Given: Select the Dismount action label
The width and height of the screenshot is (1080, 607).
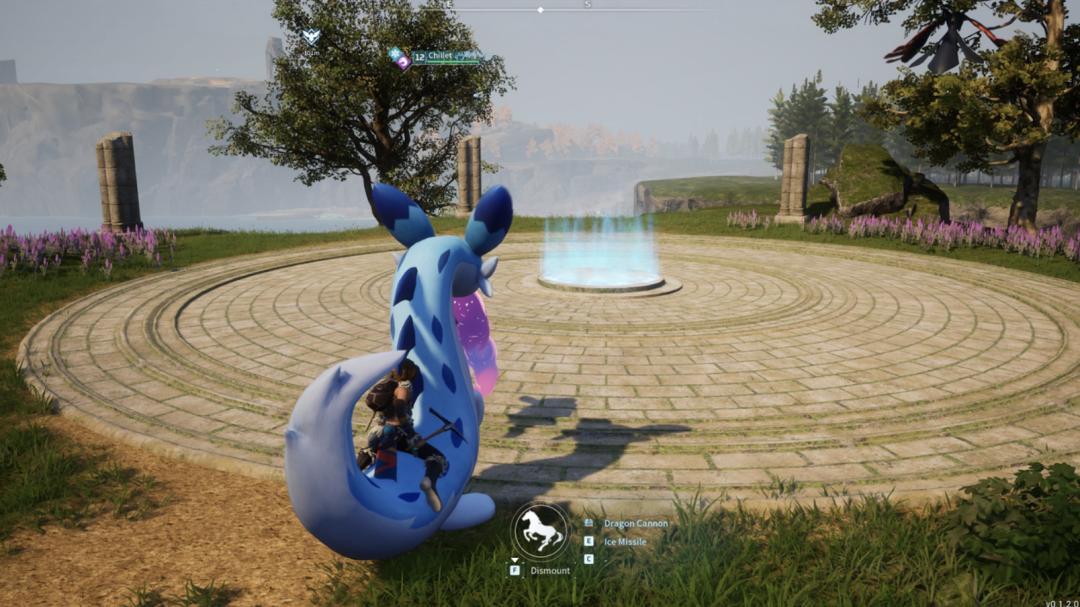Looking at the screenshot, I should click(x=549, y=571).
